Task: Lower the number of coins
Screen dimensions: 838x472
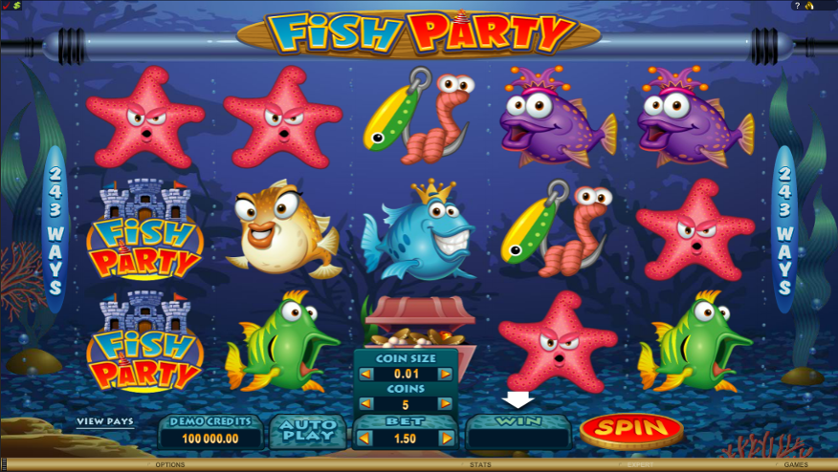Action: 364,405
